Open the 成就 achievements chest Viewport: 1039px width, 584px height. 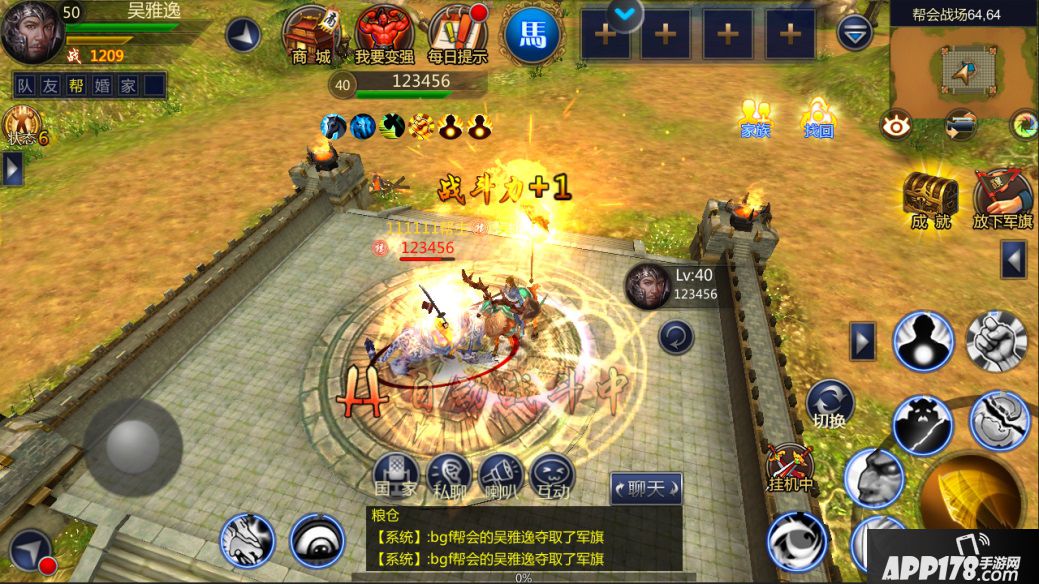[930, 198]
